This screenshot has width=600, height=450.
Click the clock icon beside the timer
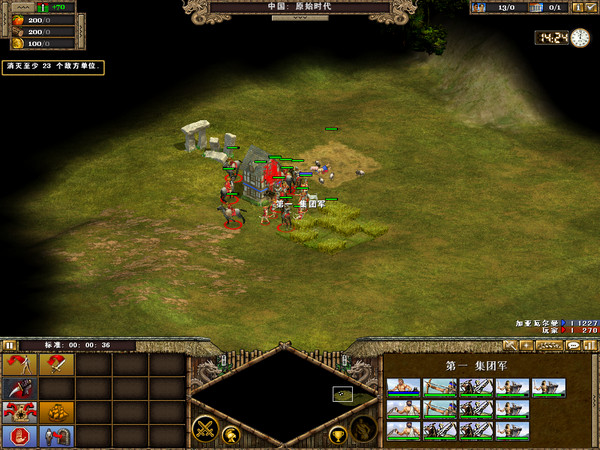coord(580,38)
